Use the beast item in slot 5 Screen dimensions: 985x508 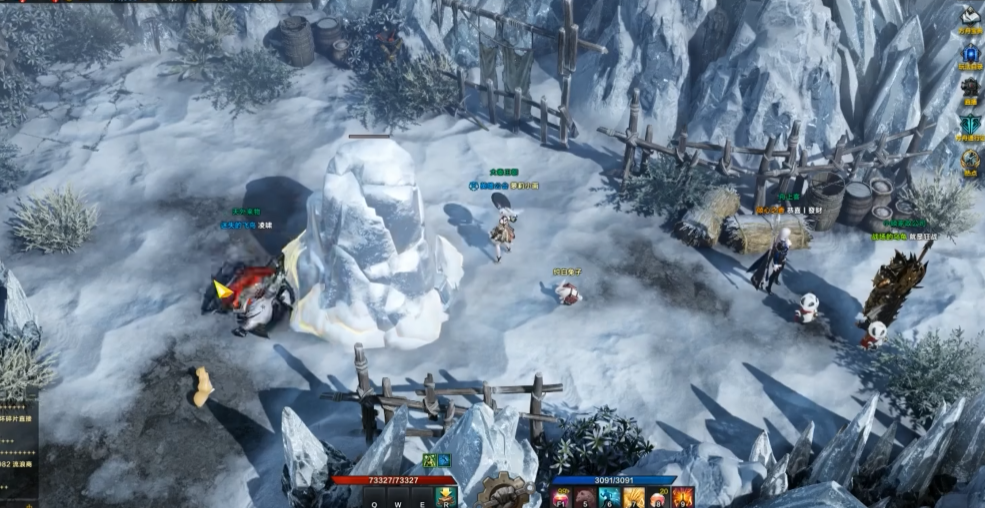(x=584, y=497)
